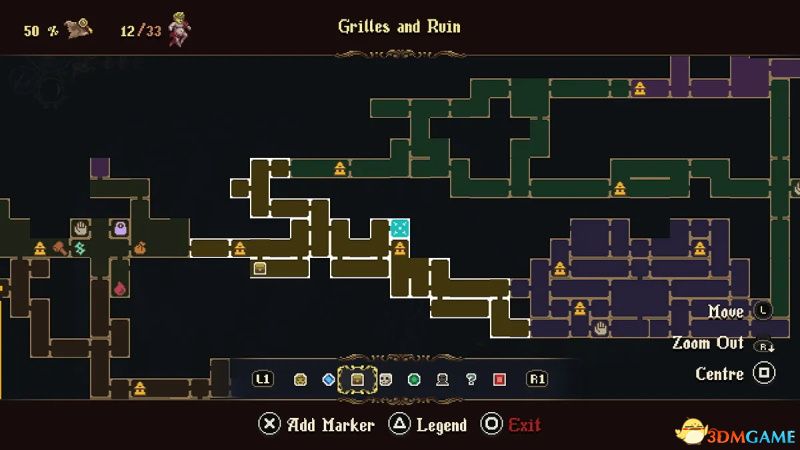Choose the question mark marker
The image size is (800, 450).
click(x=471, y=380)
